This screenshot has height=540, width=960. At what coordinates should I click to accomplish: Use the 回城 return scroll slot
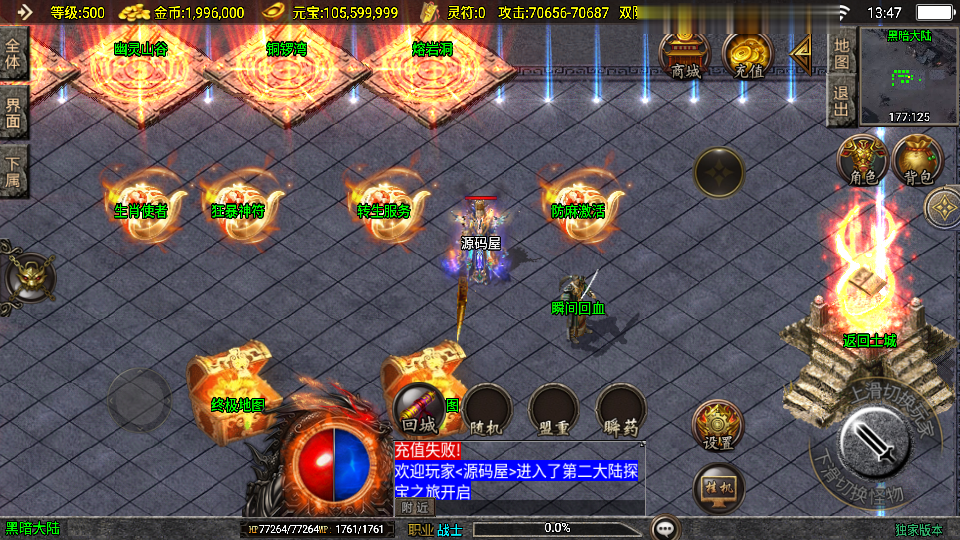(420, 410)
